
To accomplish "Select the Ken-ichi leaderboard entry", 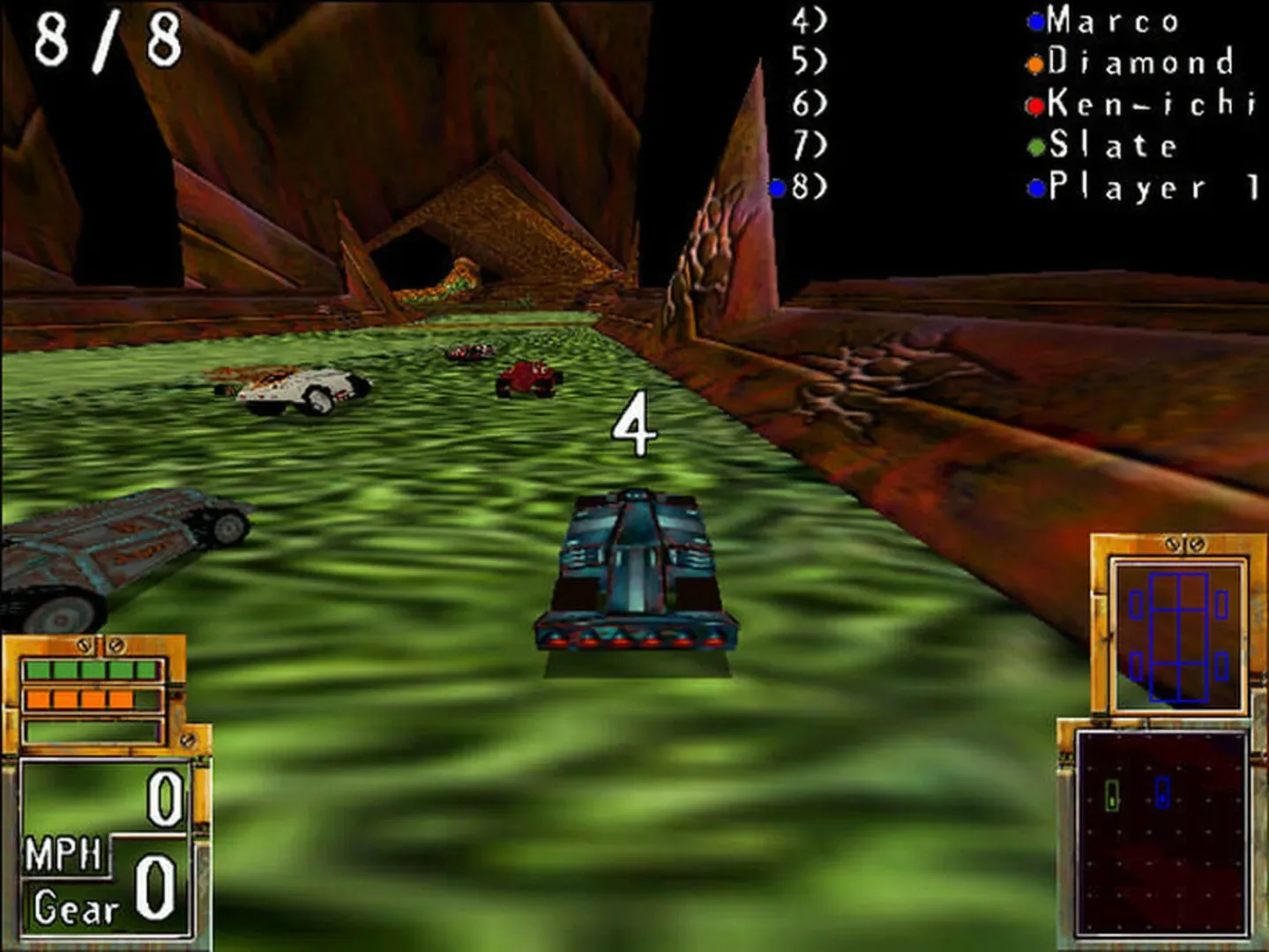I will click(1142, 105).
